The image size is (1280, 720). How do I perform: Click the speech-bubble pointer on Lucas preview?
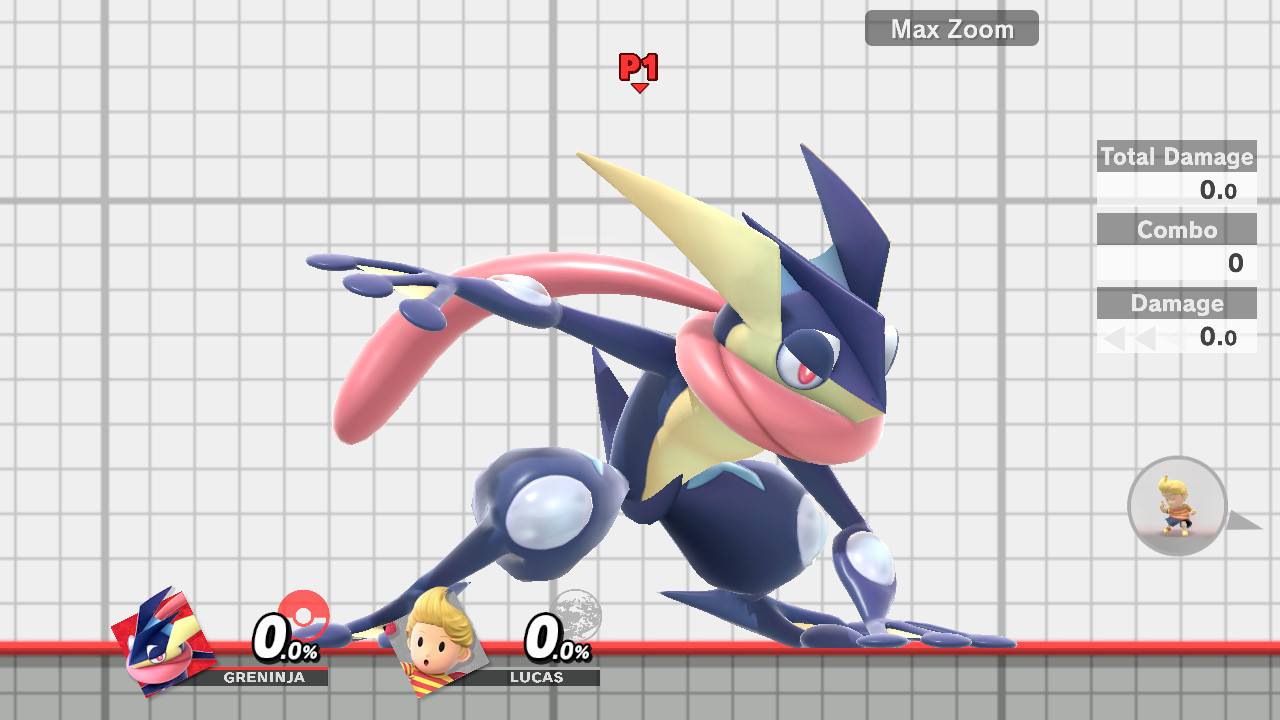click(x=1243, y=519)
